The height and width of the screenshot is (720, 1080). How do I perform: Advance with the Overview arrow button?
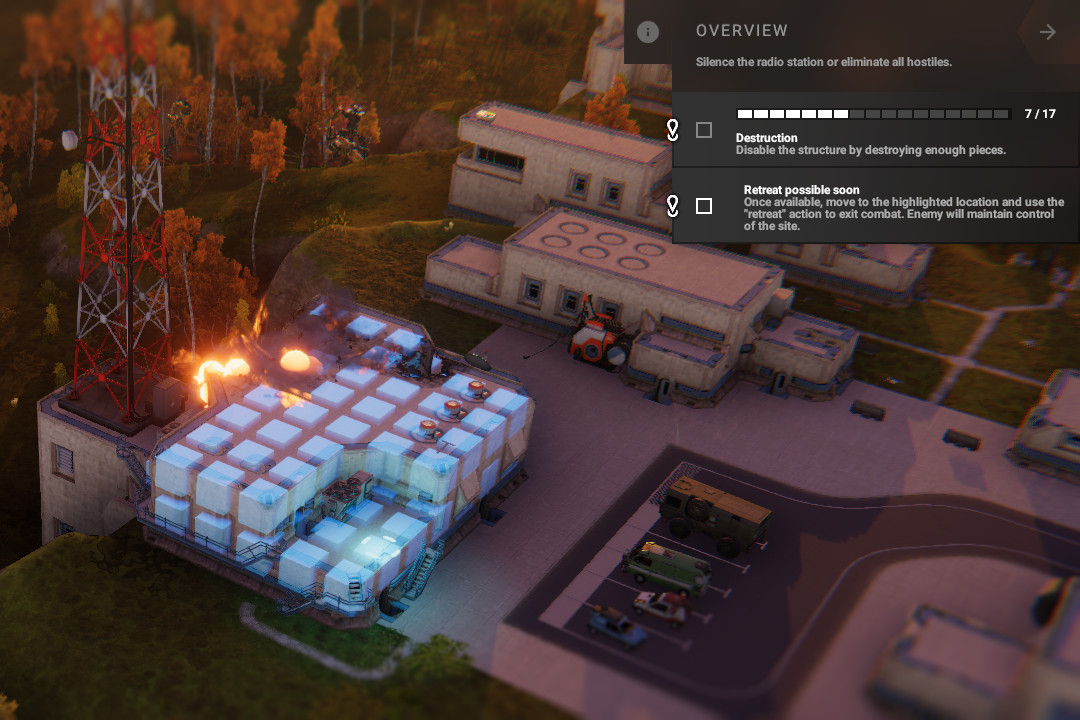point(1047,32)
